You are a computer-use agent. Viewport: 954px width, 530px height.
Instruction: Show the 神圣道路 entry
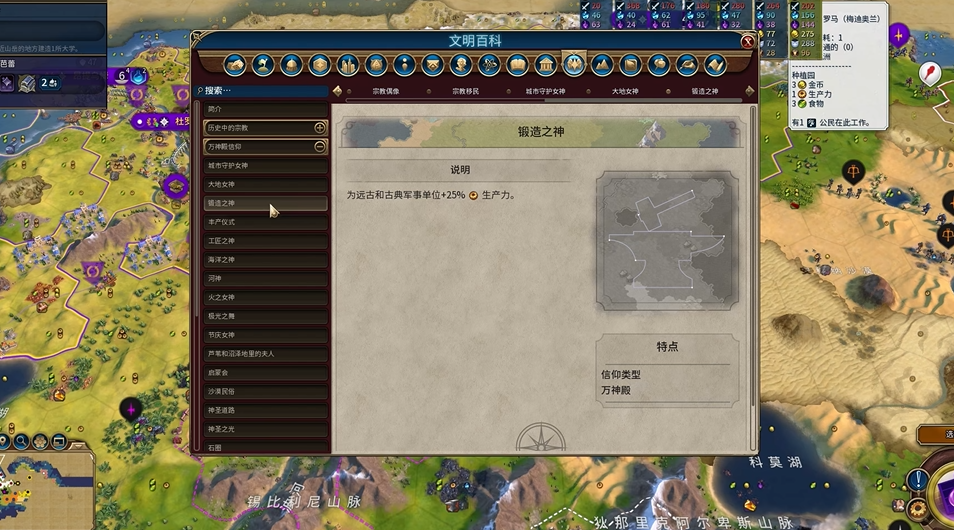(265, 410)
